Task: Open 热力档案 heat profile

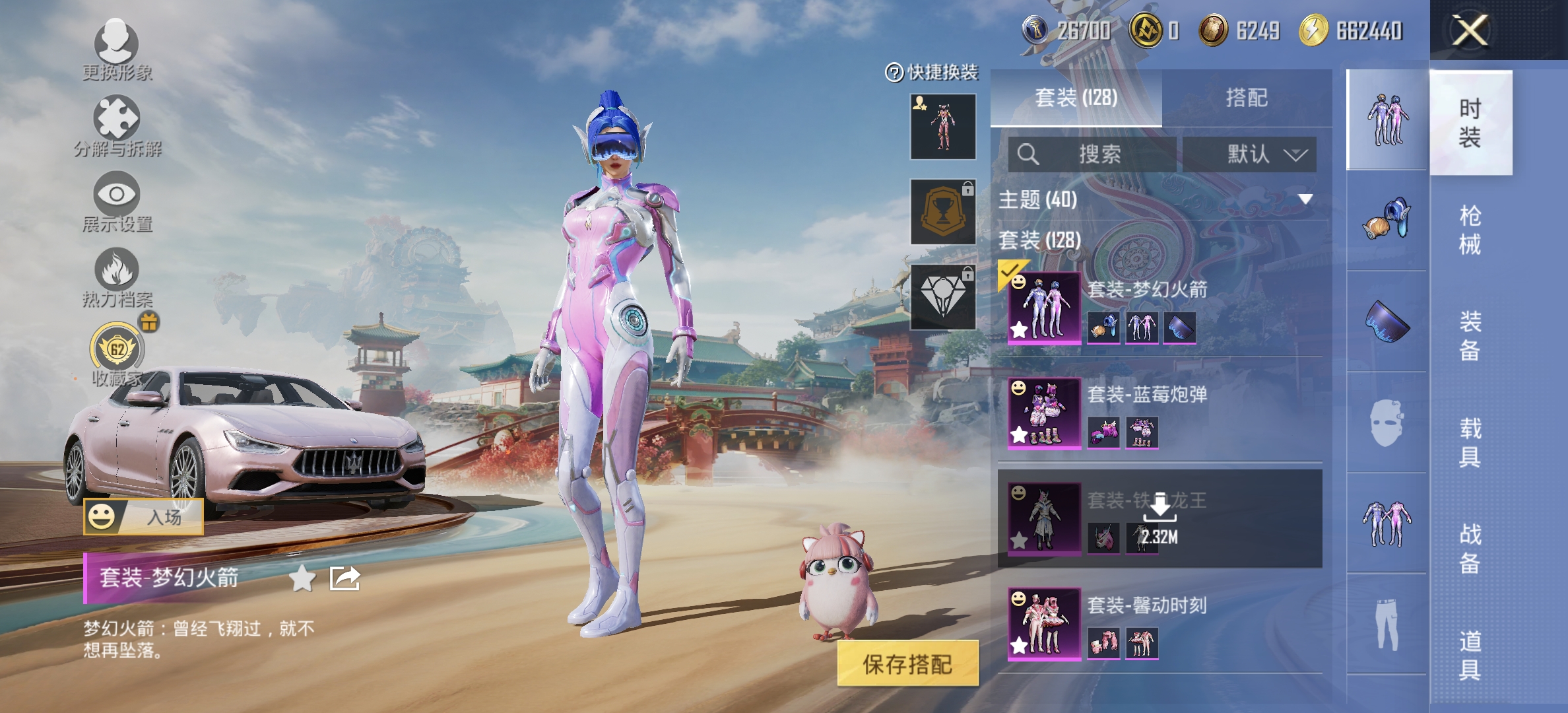Action: (117, 277)
